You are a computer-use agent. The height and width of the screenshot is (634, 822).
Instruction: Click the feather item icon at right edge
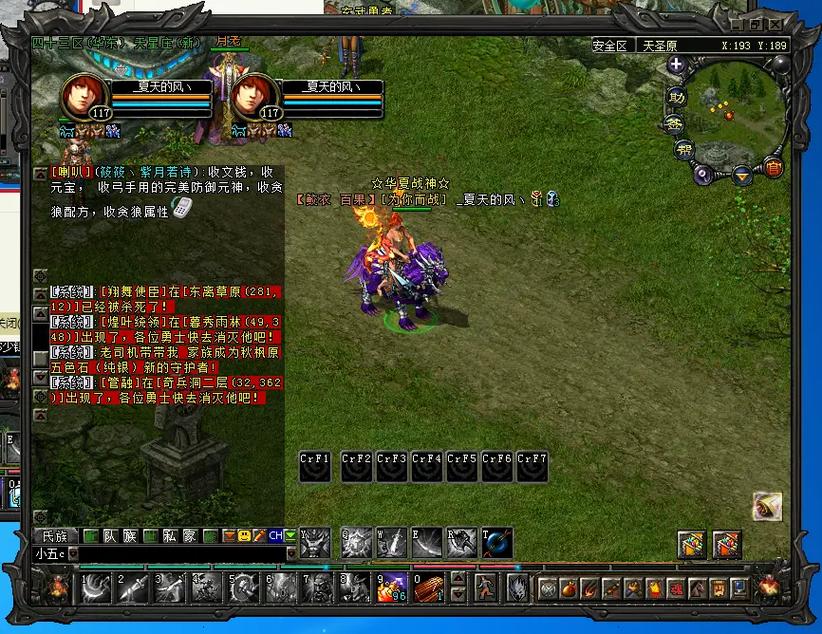coord(767,506)
